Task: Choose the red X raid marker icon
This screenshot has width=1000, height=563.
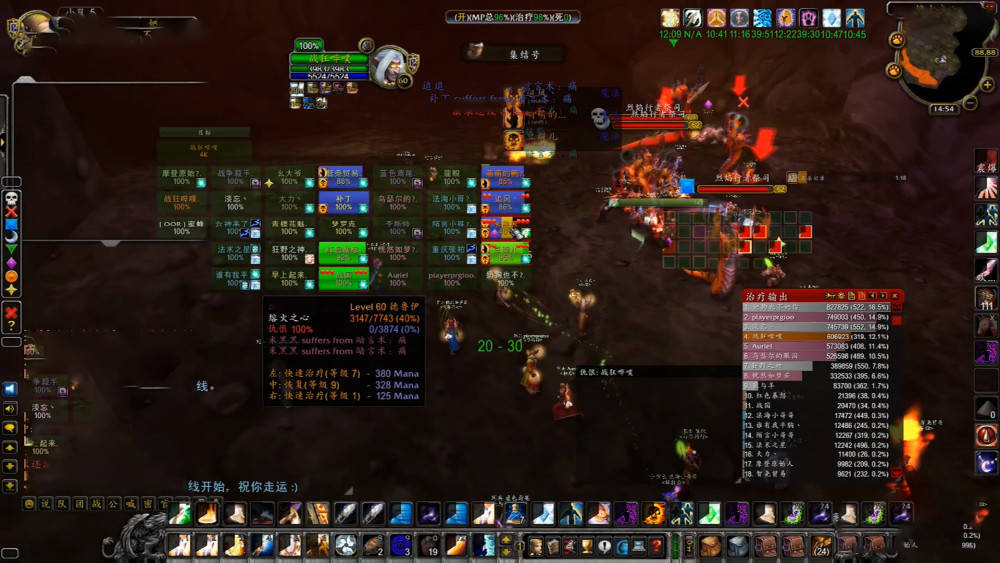Action: (12, 211)
